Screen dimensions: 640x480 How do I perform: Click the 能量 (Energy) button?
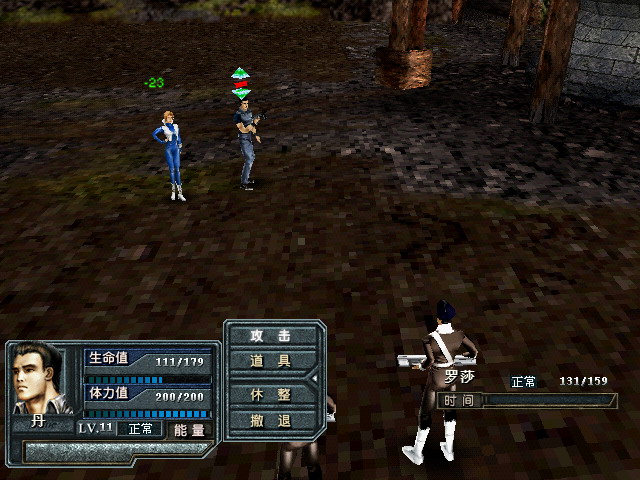pos(189,429)
